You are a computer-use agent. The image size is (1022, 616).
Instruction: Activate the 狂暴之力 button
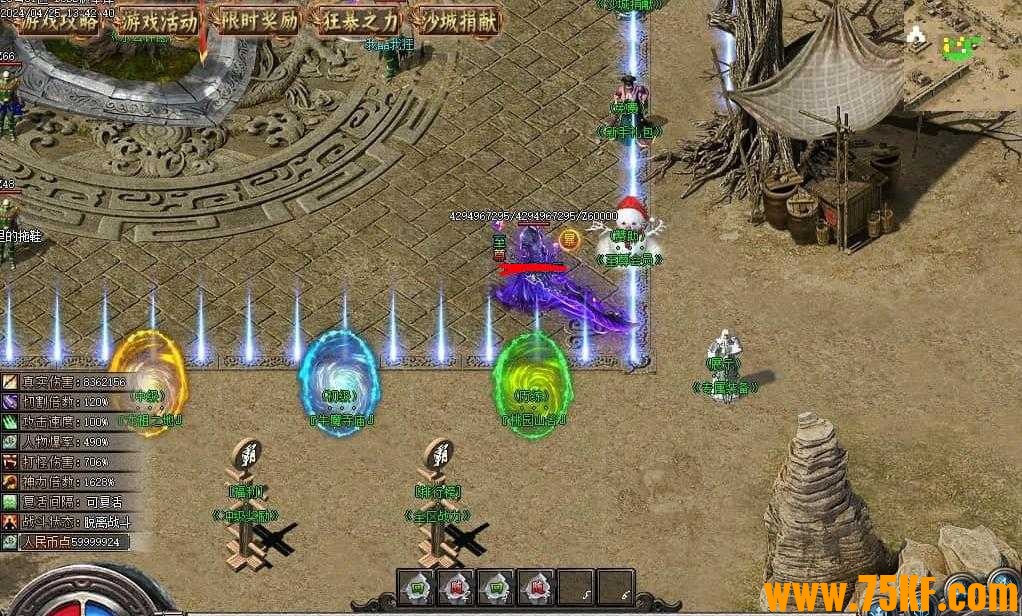[x=358, y=20]
